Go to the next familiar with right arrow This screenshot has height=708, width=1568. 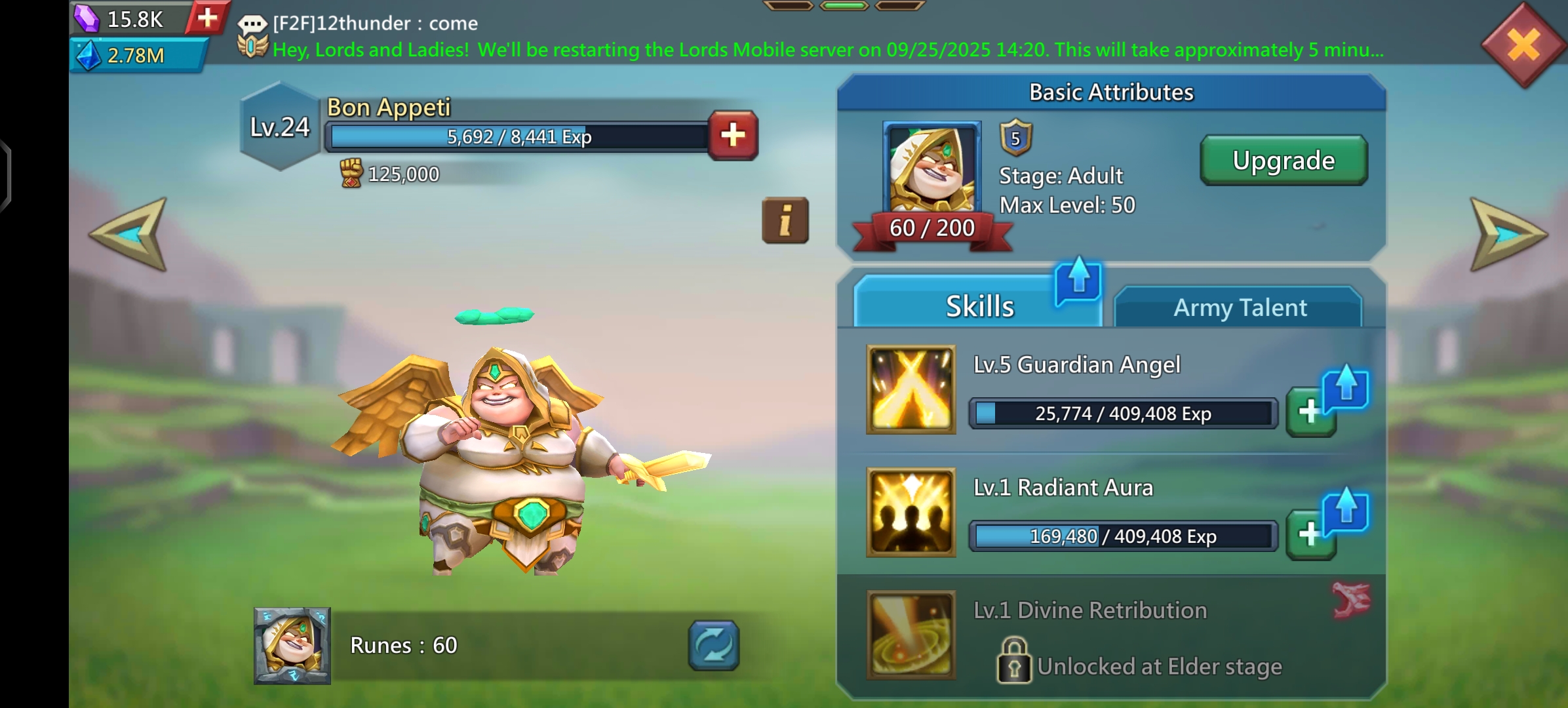click(x=1506, y=234)
